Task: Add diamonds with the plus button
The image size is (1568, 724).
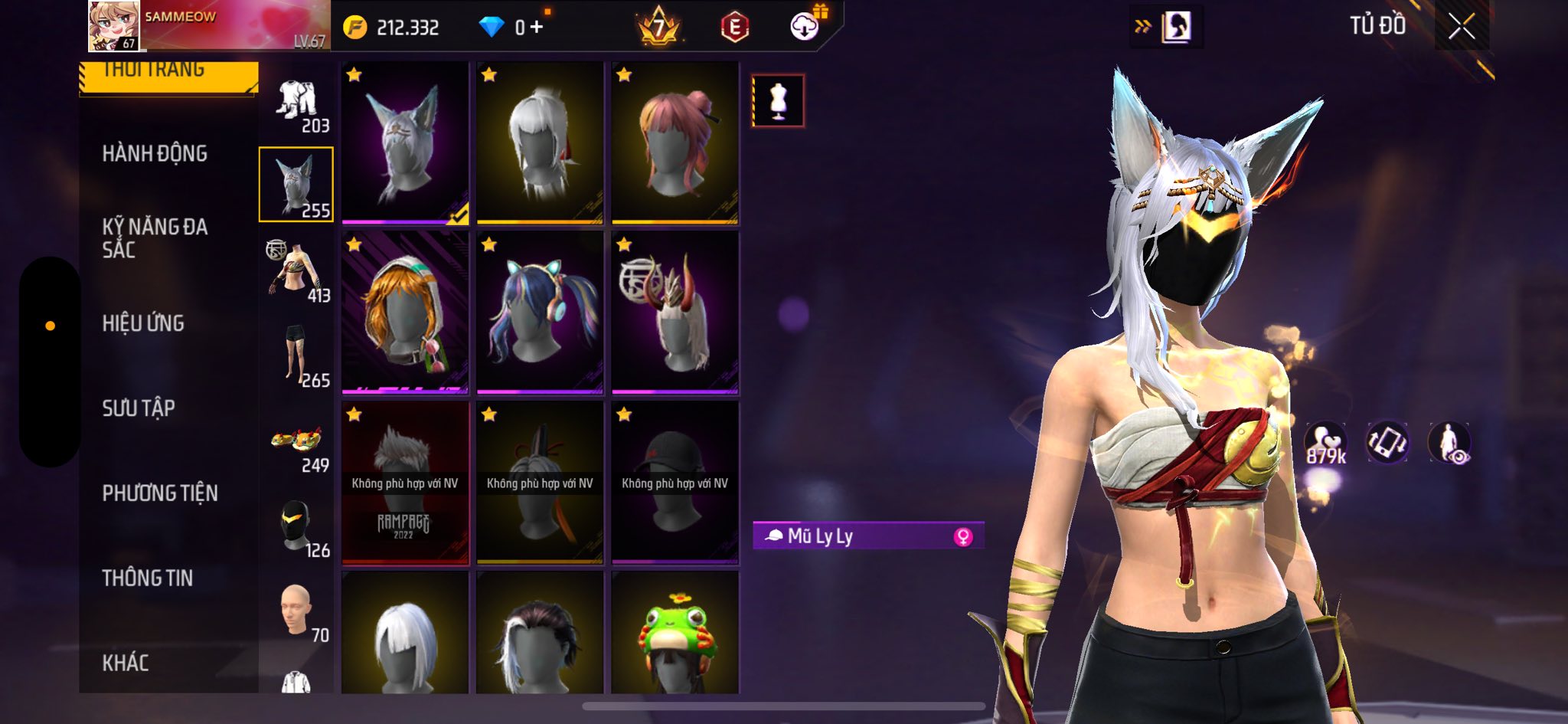Action: 537,28
